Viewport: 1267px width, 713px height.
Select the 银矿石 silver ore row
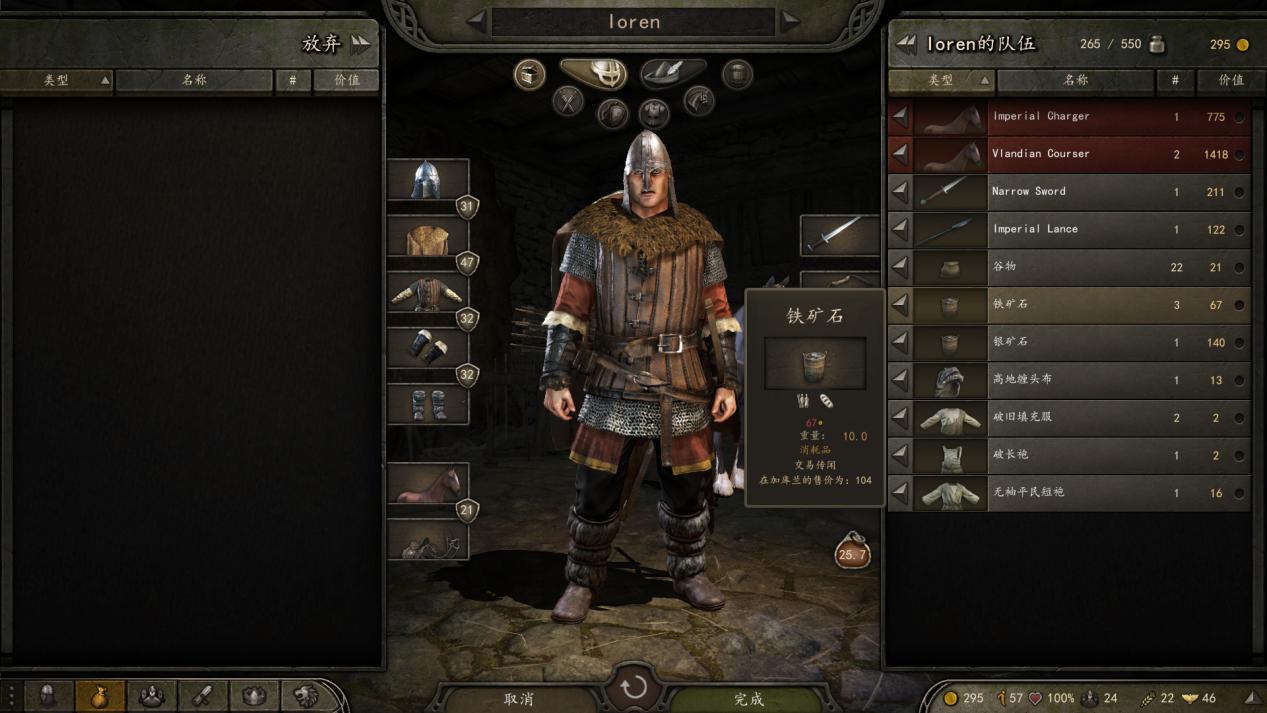coord(1068,342)
